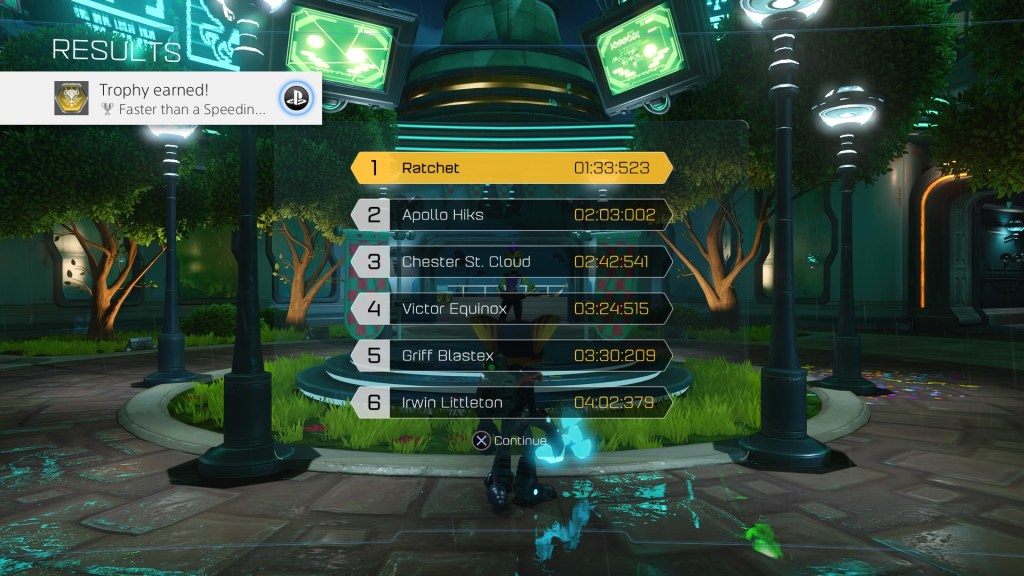Highlight Victor Equinox's result entry
Screen dimensions: 1024x576
point(512,309)
